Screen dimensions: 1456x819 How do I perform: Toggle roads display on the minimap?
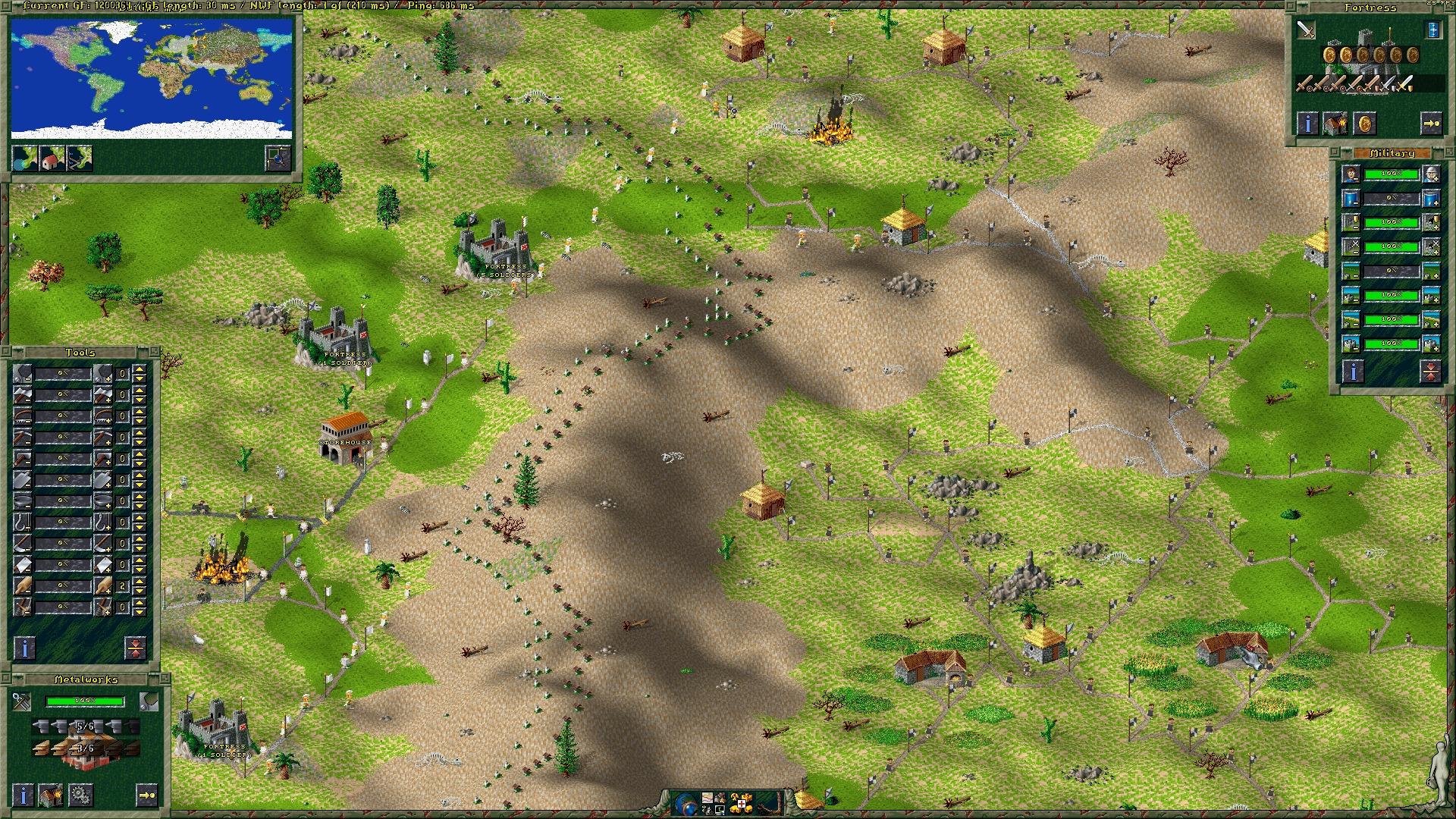point(80,158)
